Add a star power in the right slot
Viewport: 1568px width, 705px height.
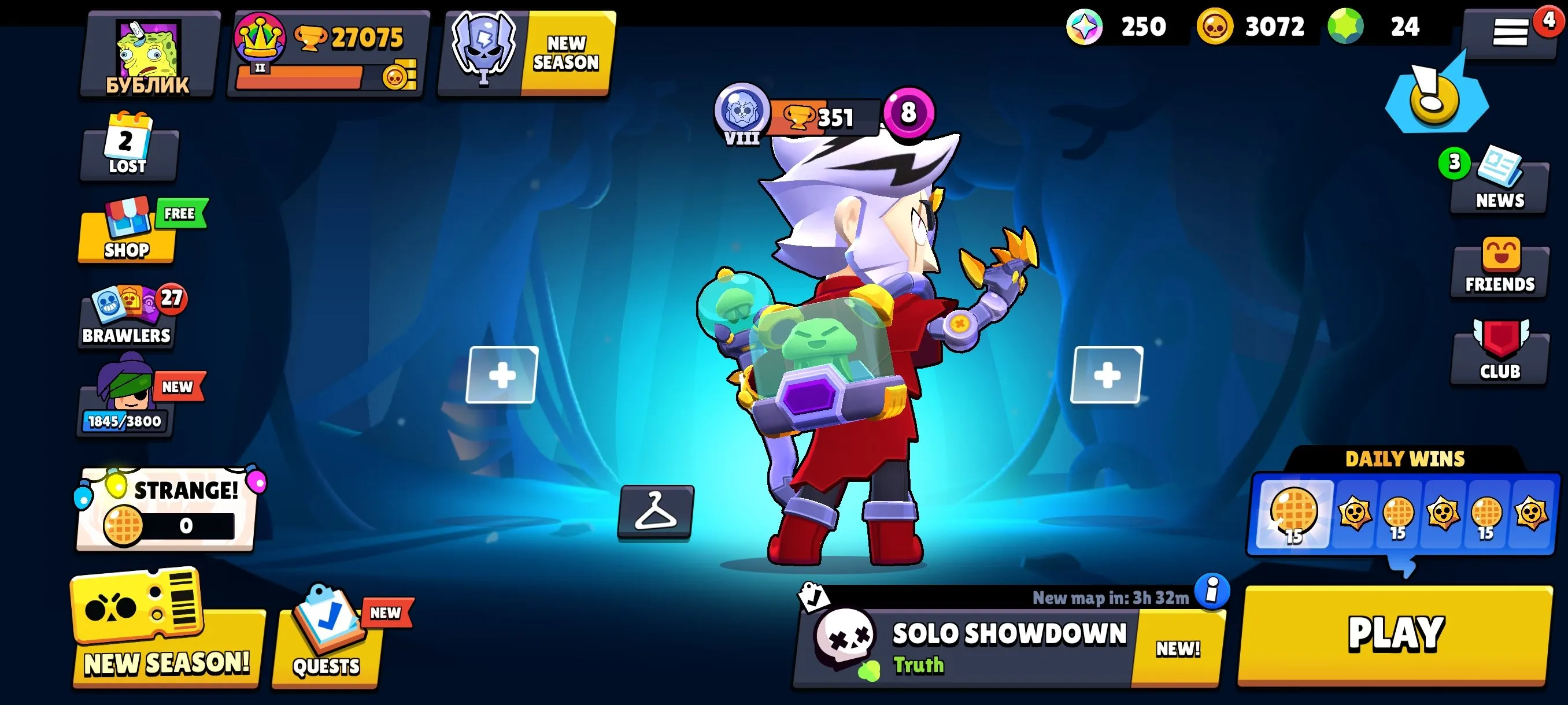[1108, 375]
